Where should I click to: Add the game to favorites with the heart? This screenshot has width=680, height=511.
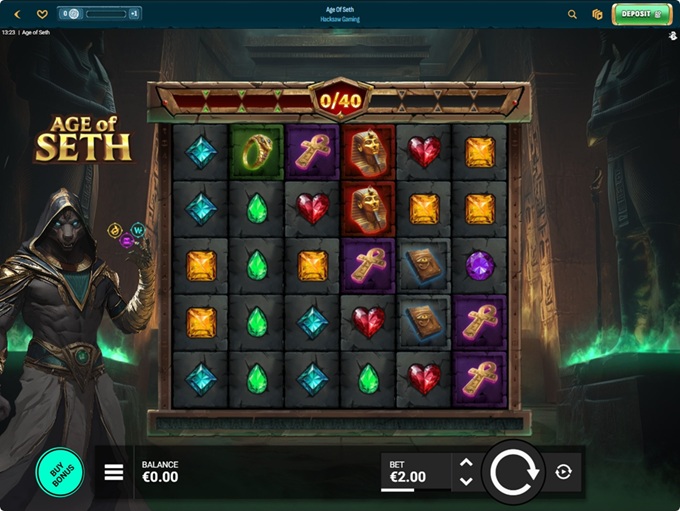point(42,14)
